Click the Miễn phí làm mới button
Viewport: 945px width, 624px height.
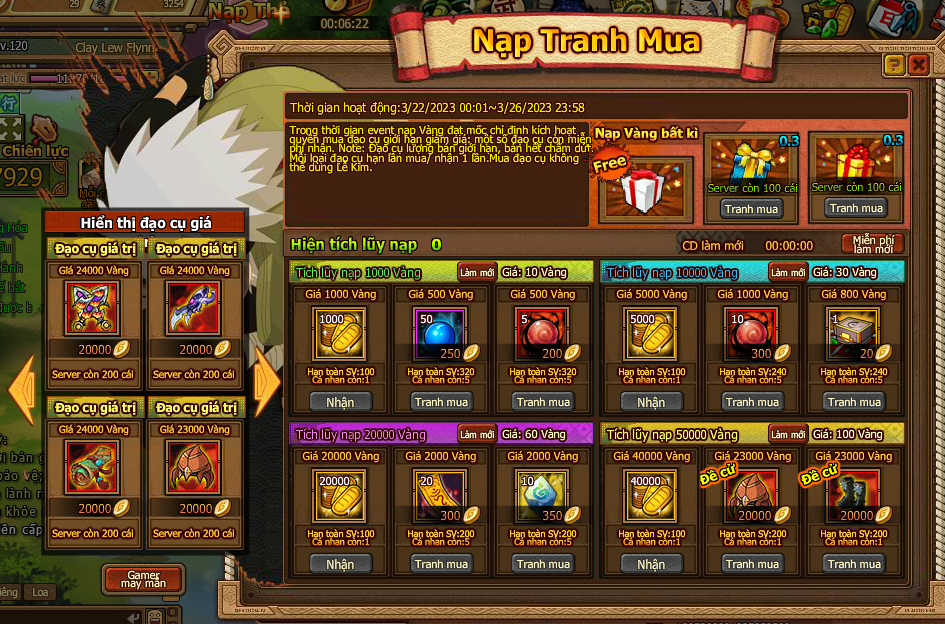(873, 244)
